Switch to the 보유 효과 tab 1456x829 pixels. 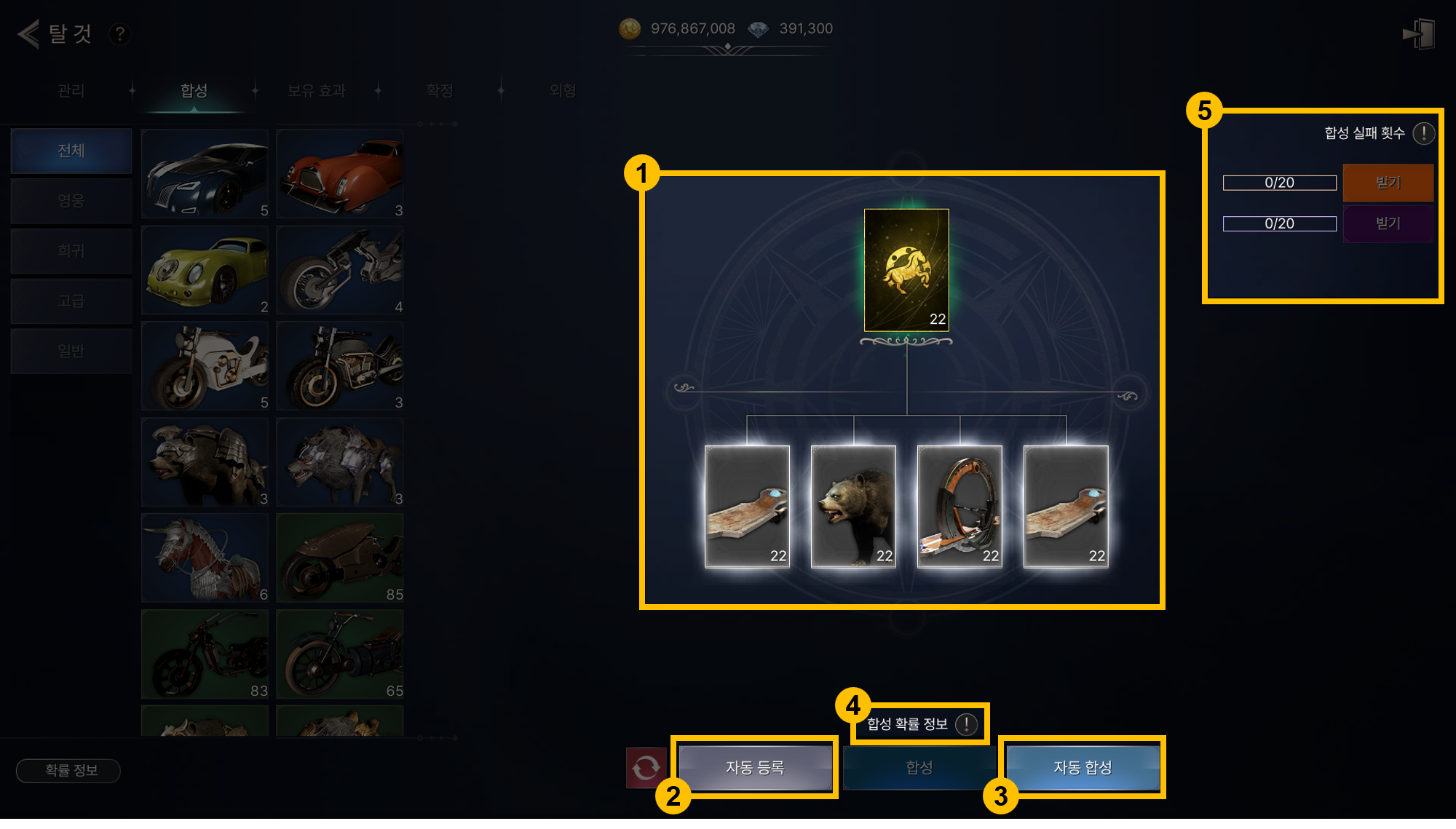(x=316, y=90)
